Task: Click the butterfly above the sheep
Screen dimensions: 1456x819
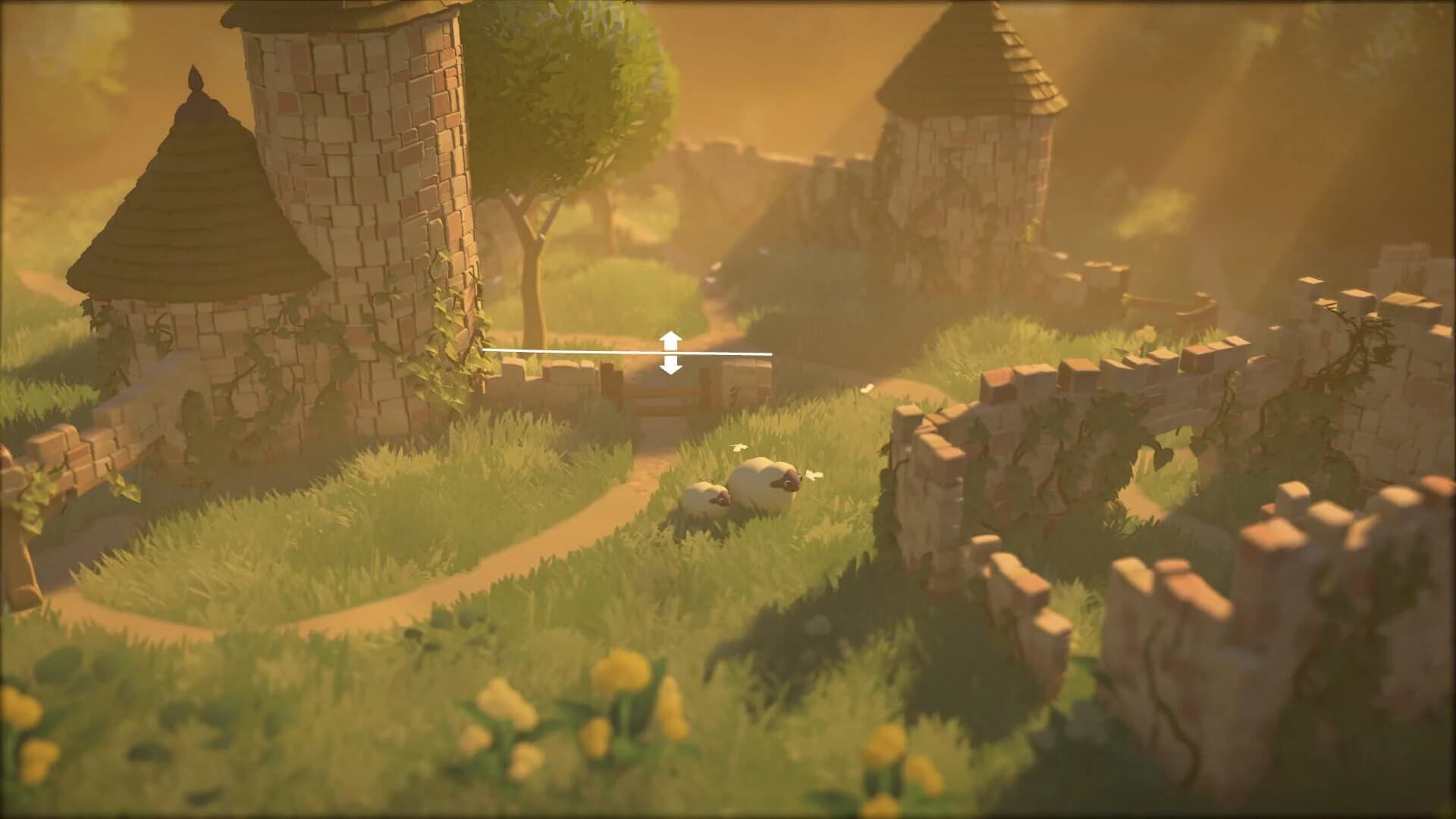Action: [739, 448]
